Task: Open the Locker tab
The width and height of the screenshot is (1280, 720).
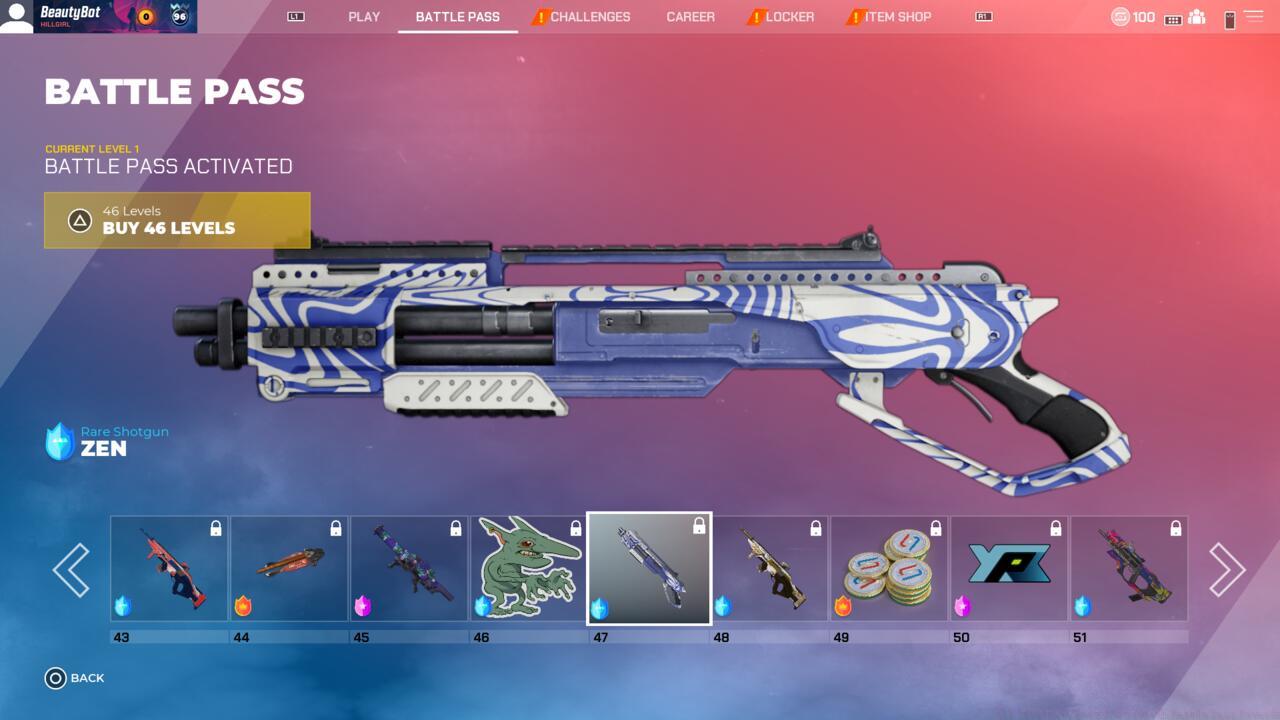Action: pos(789,17)
